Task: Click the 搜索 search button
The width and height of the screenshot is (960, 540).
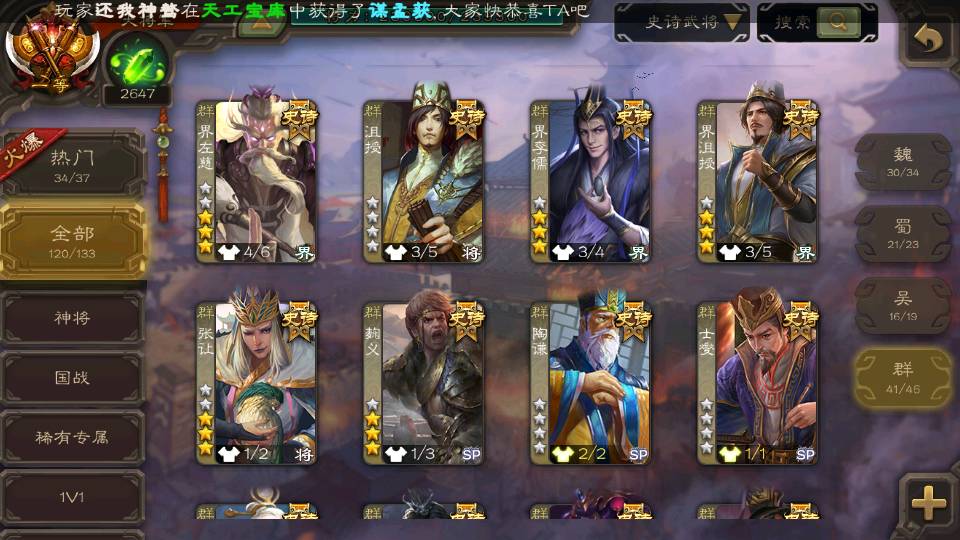Action: [817, 22]
